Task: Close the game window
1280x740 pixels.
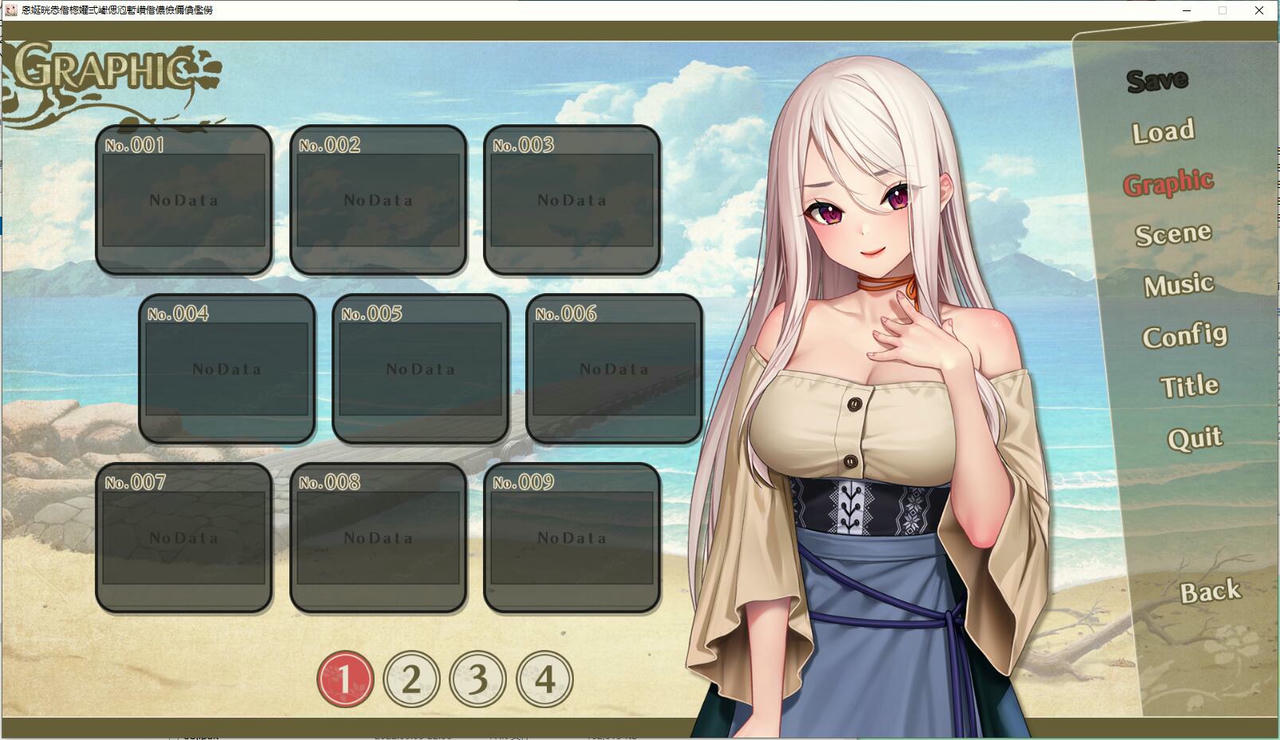Action: [1259, 10]
